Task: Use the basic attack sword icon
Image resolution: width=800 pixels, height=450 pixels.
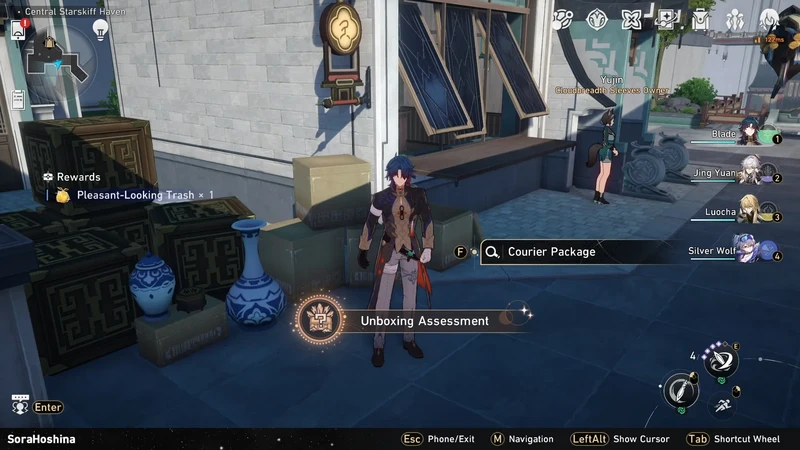Action: point(682,389)
